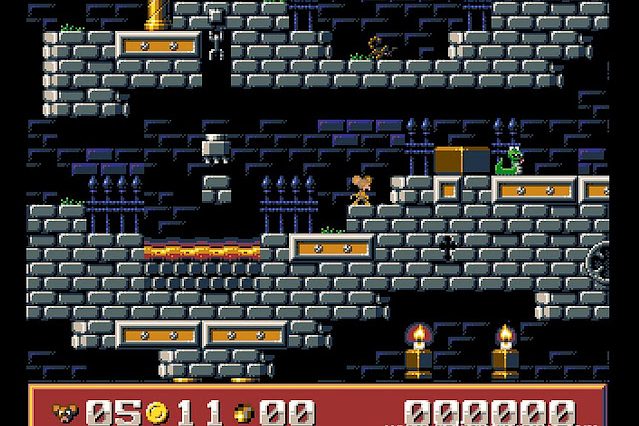Select the gold coin icon
The image size is (639, 426).
pos(156,411)
